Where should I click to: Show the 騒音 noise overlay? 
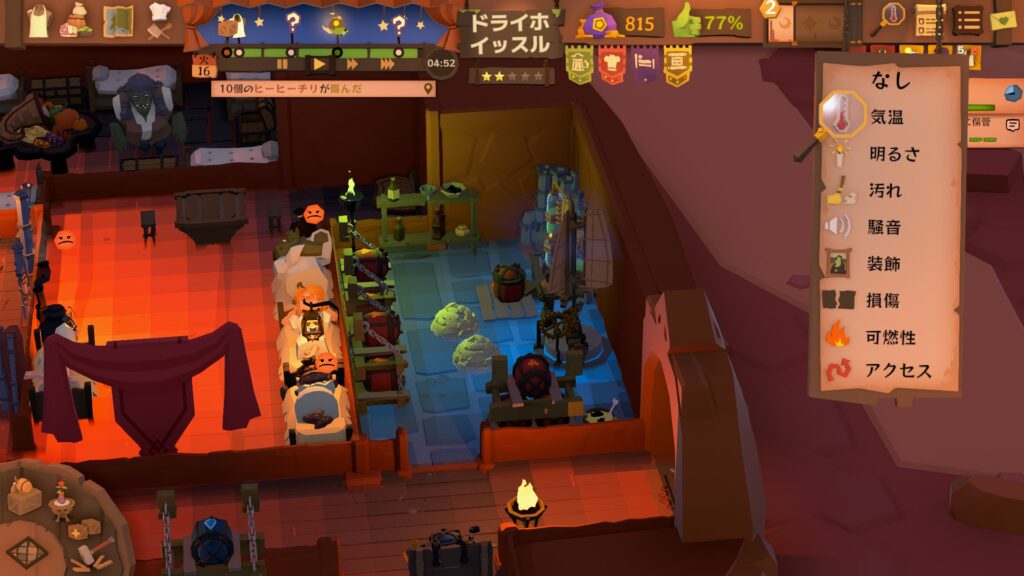[886, 227]
